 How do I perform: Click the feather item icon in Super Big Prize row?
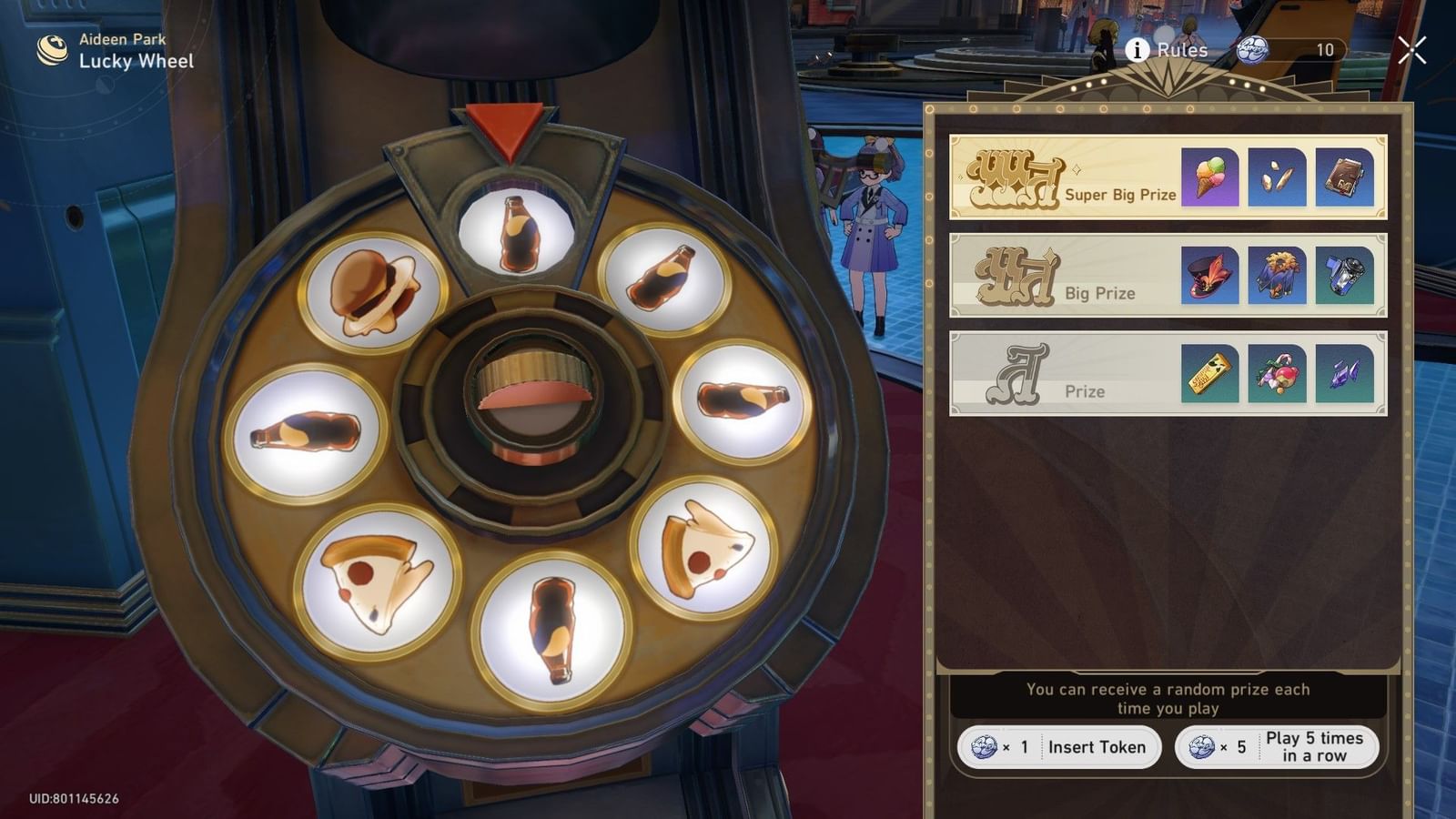tap(1276, 179)
